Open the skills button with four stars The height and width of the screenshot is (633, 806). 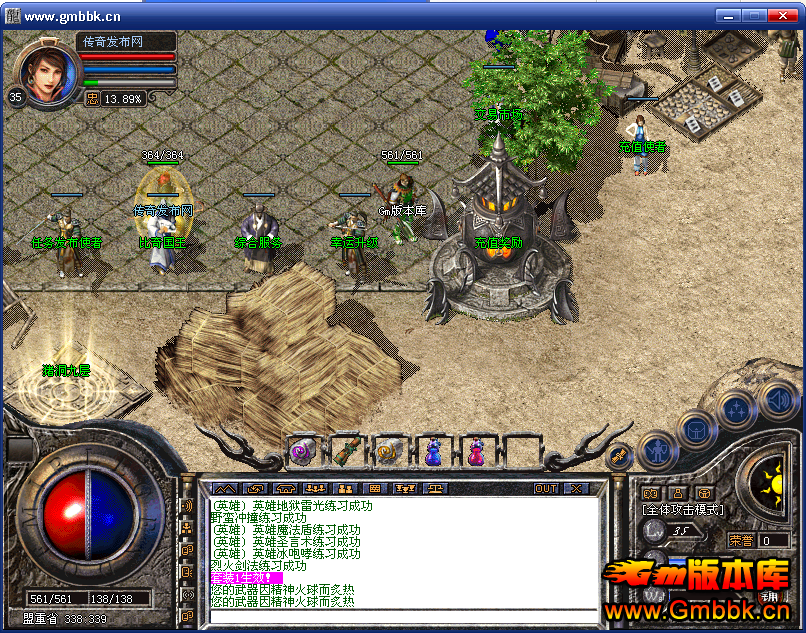[x=736, y=409]
